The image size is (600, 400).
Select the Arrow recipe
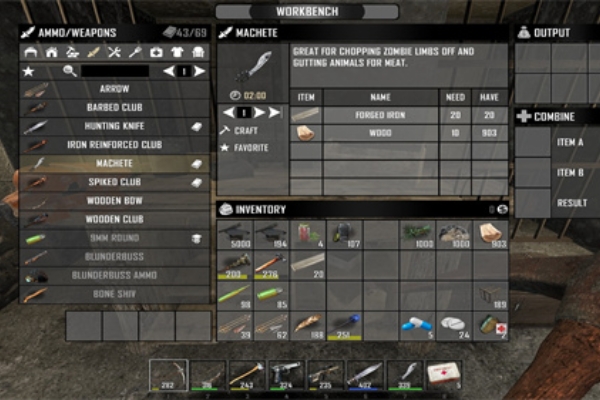point(114,88)
